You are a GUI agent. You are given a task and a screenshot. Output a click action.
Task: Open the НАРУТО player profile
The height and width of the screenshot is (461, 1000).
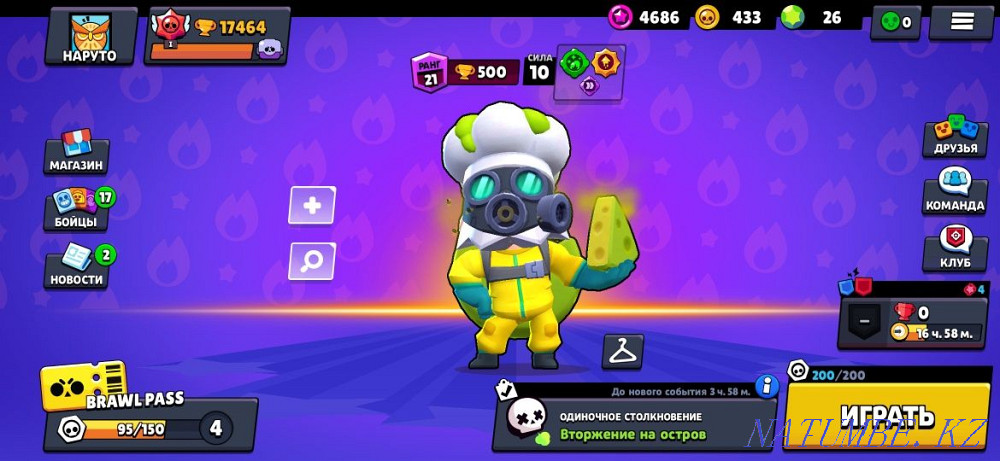[x=90, y=37]
